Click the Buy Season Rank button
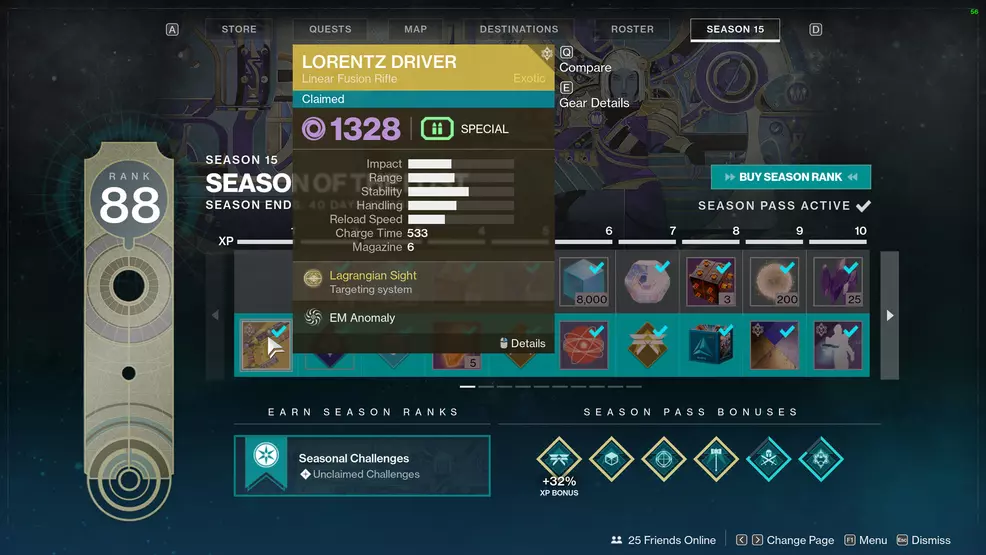This screenshot has width=986, height=555. 790,177
